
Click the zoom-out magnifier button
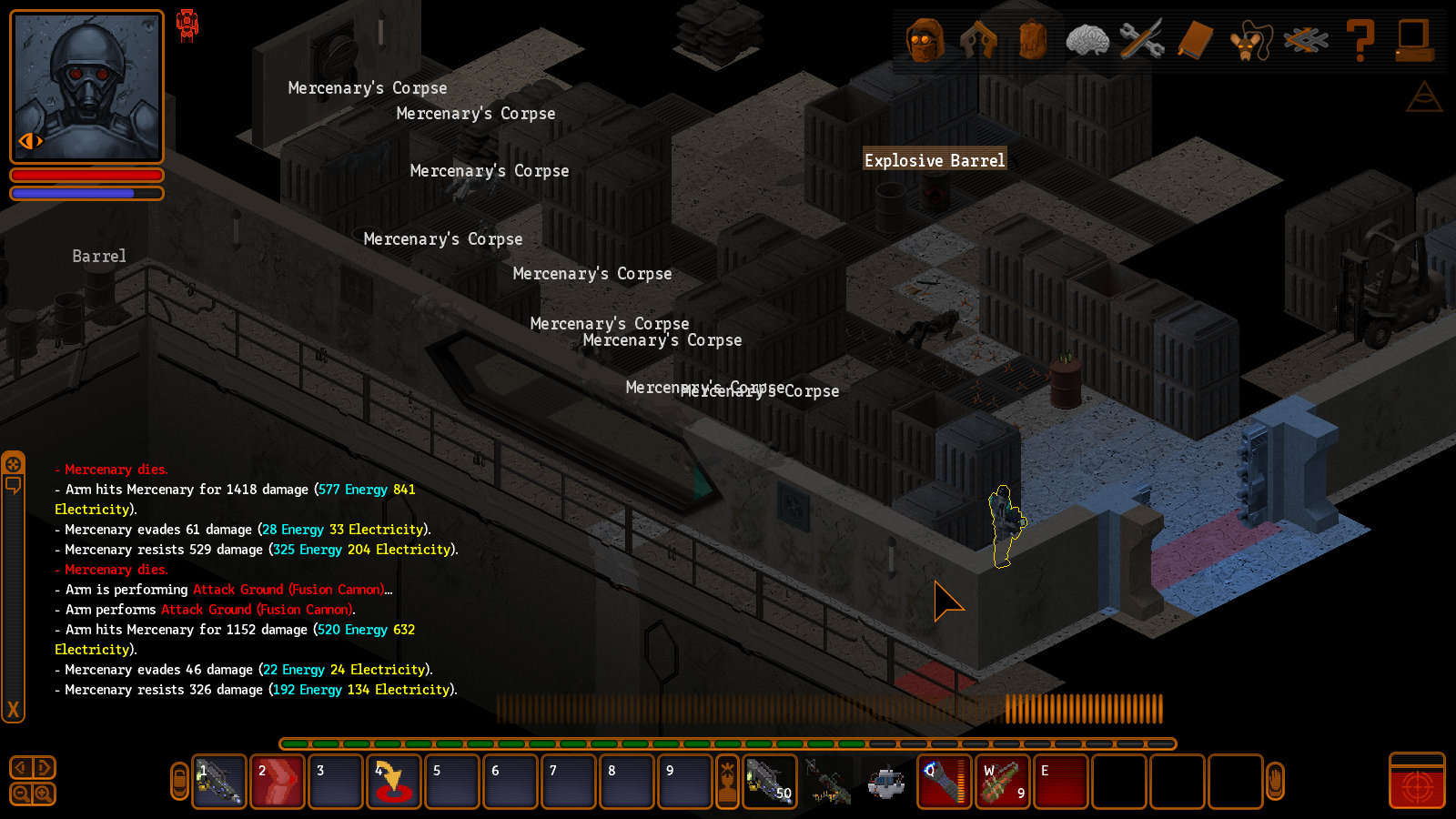tap(21, 794)
